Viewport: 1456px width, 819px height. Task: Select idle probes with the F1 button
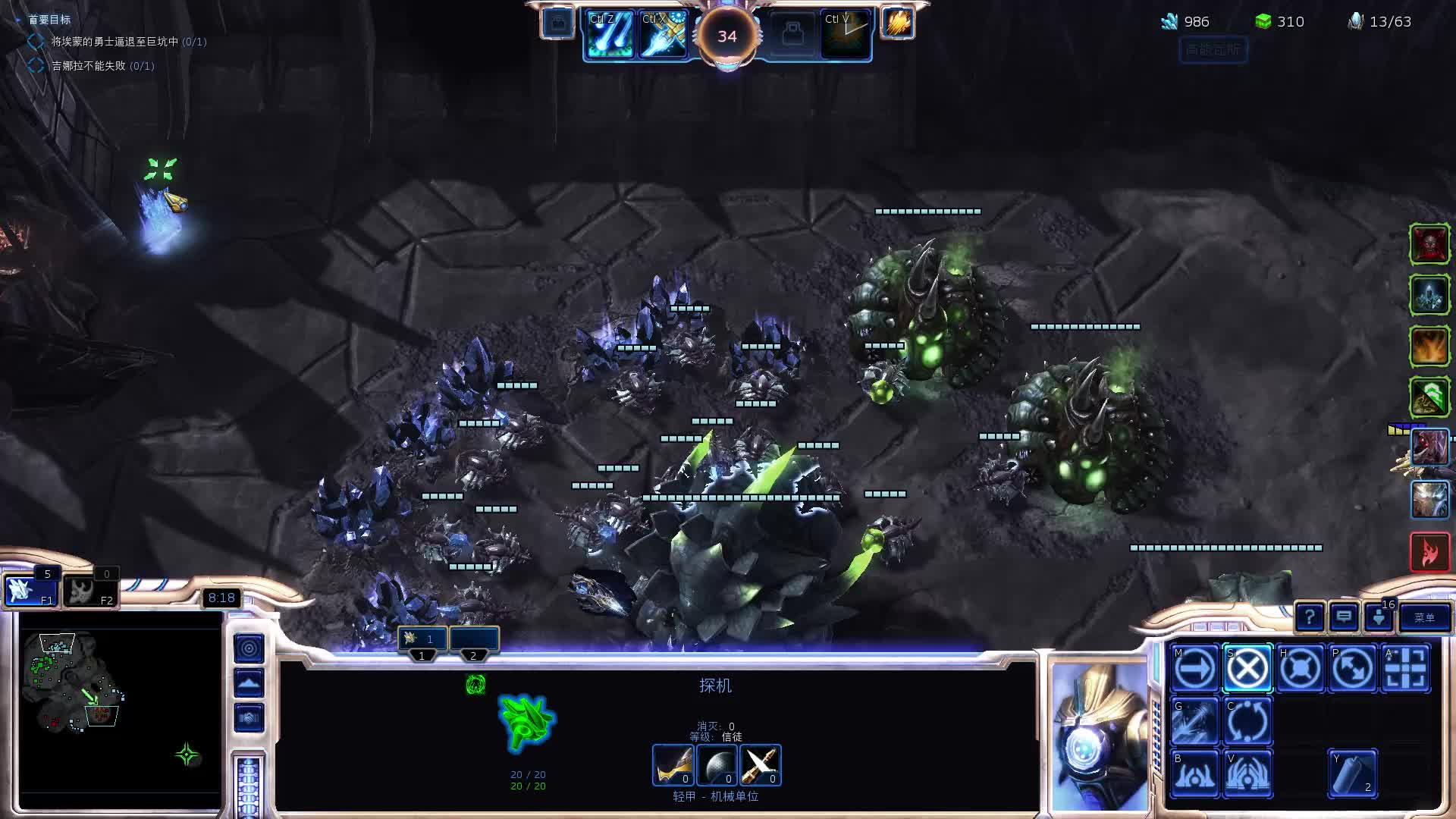(30, 591)
